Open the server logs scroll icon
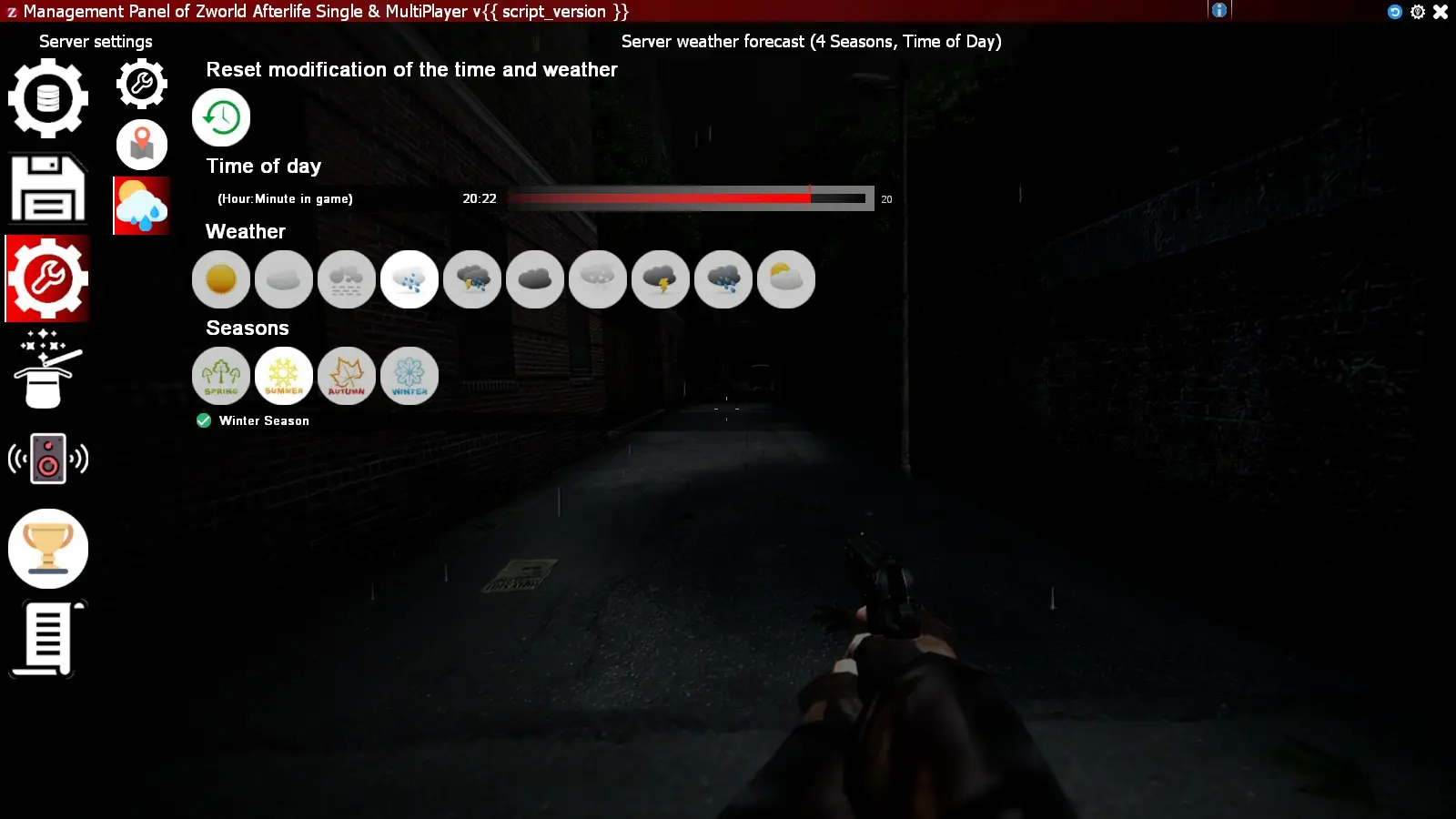Image resolution: width=1456 pixels, height=819 pixels. point(48,637)
